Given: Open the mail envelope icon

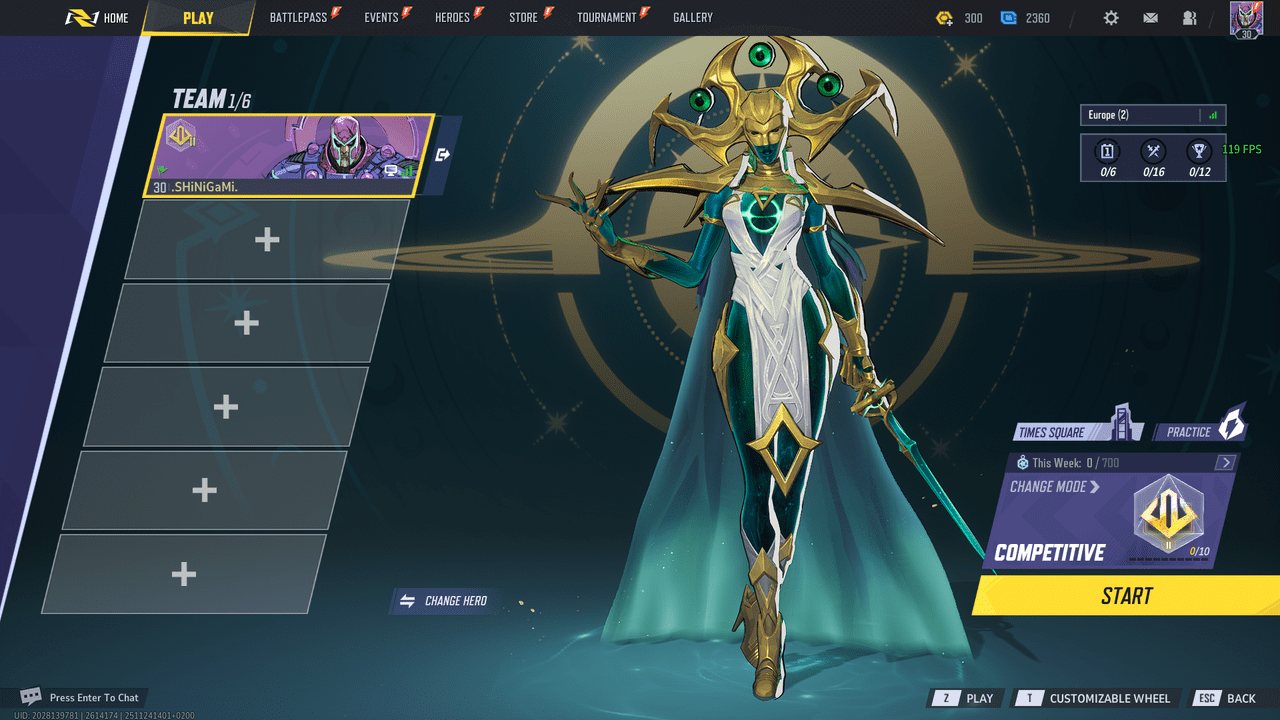Looking at the screenshot, I should pos(1150,18).
